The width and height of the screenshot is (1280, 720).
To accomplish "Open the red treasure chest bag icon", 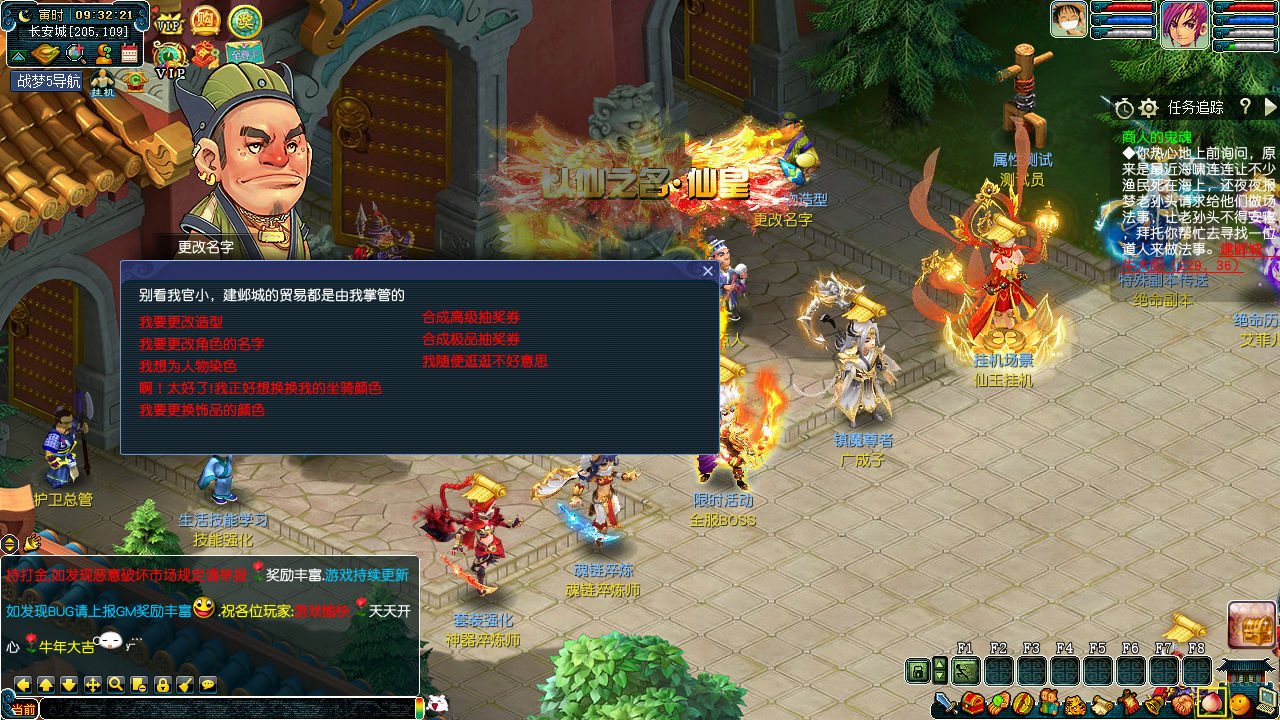I will pyautogui.click(x=972, y=703).
